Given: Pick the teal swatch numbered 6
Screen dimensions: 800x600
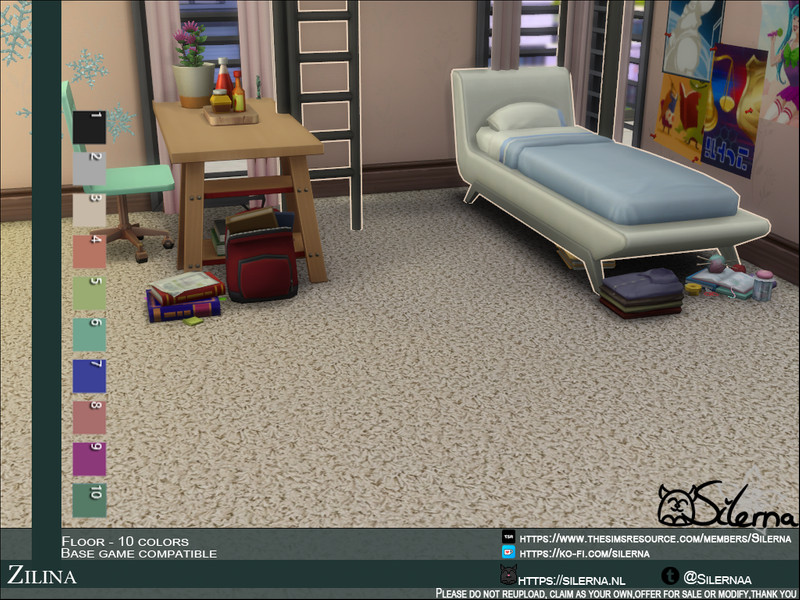Looking at the screenshot, I should tap(89, 334).
